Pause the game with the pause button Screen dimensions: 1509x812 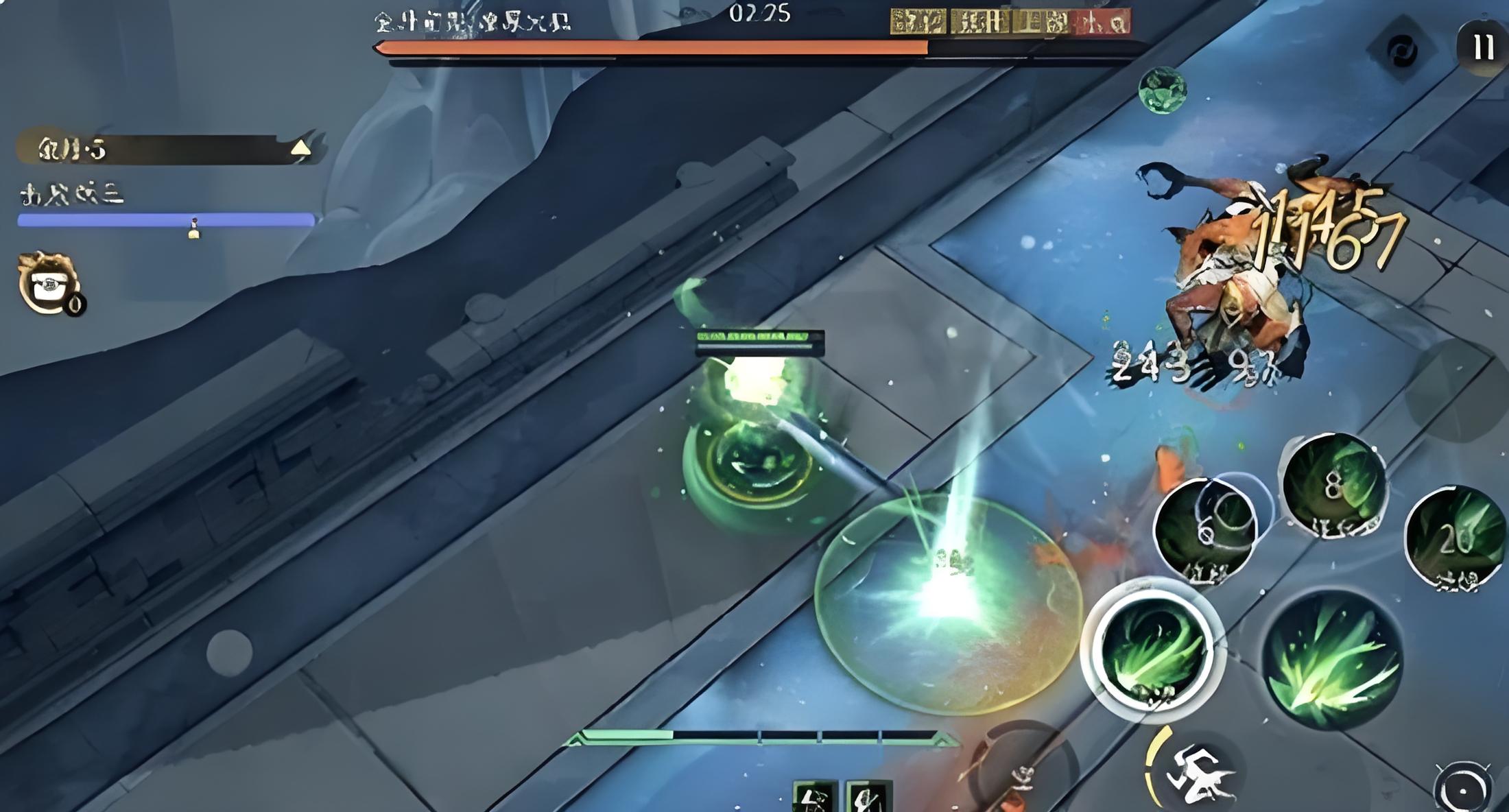[x=1482, y=47]
